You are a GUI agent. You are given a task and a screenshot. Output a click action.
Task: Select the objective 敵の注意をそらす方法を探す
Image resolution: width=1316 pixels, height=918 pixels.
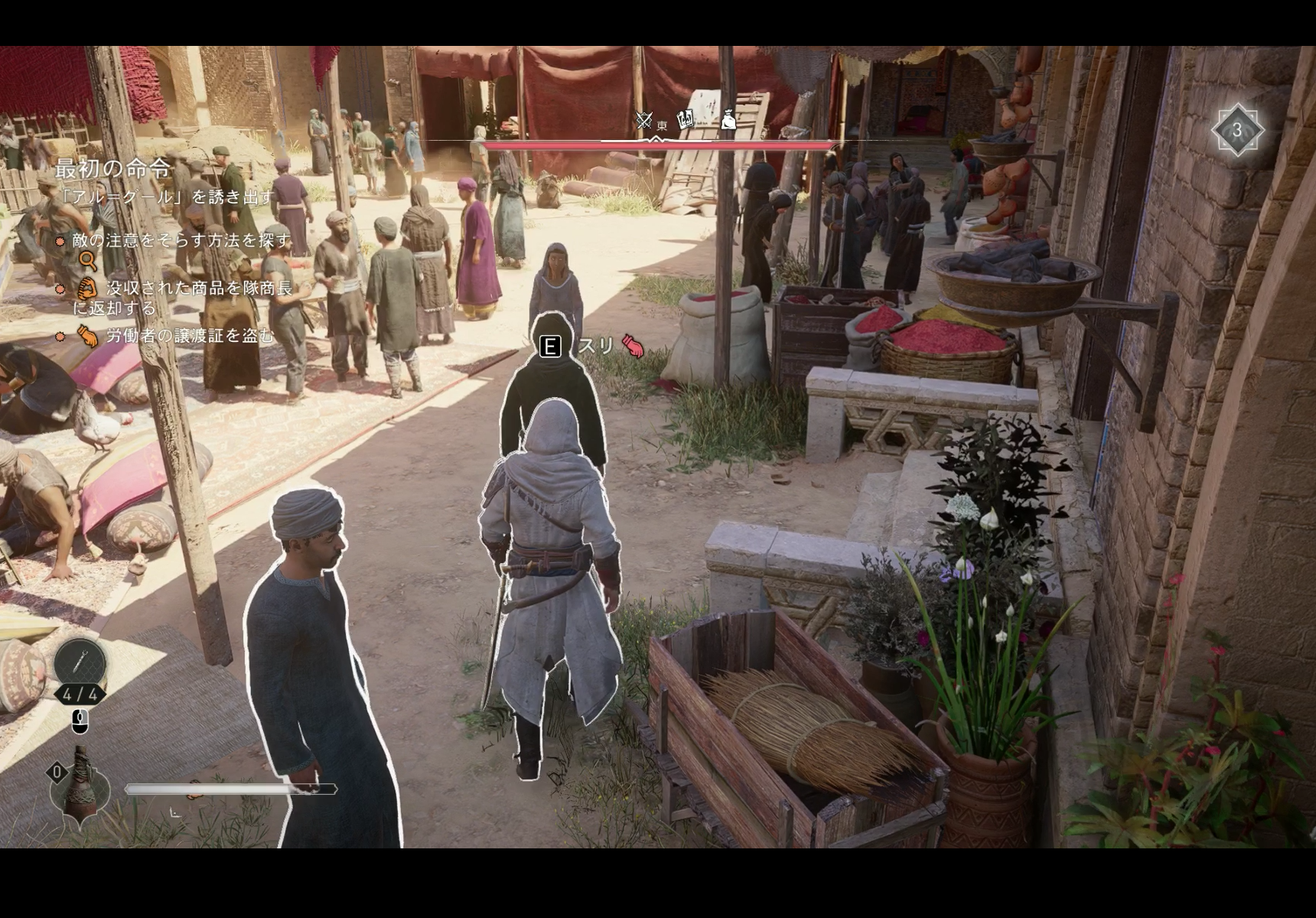[181, 240]
